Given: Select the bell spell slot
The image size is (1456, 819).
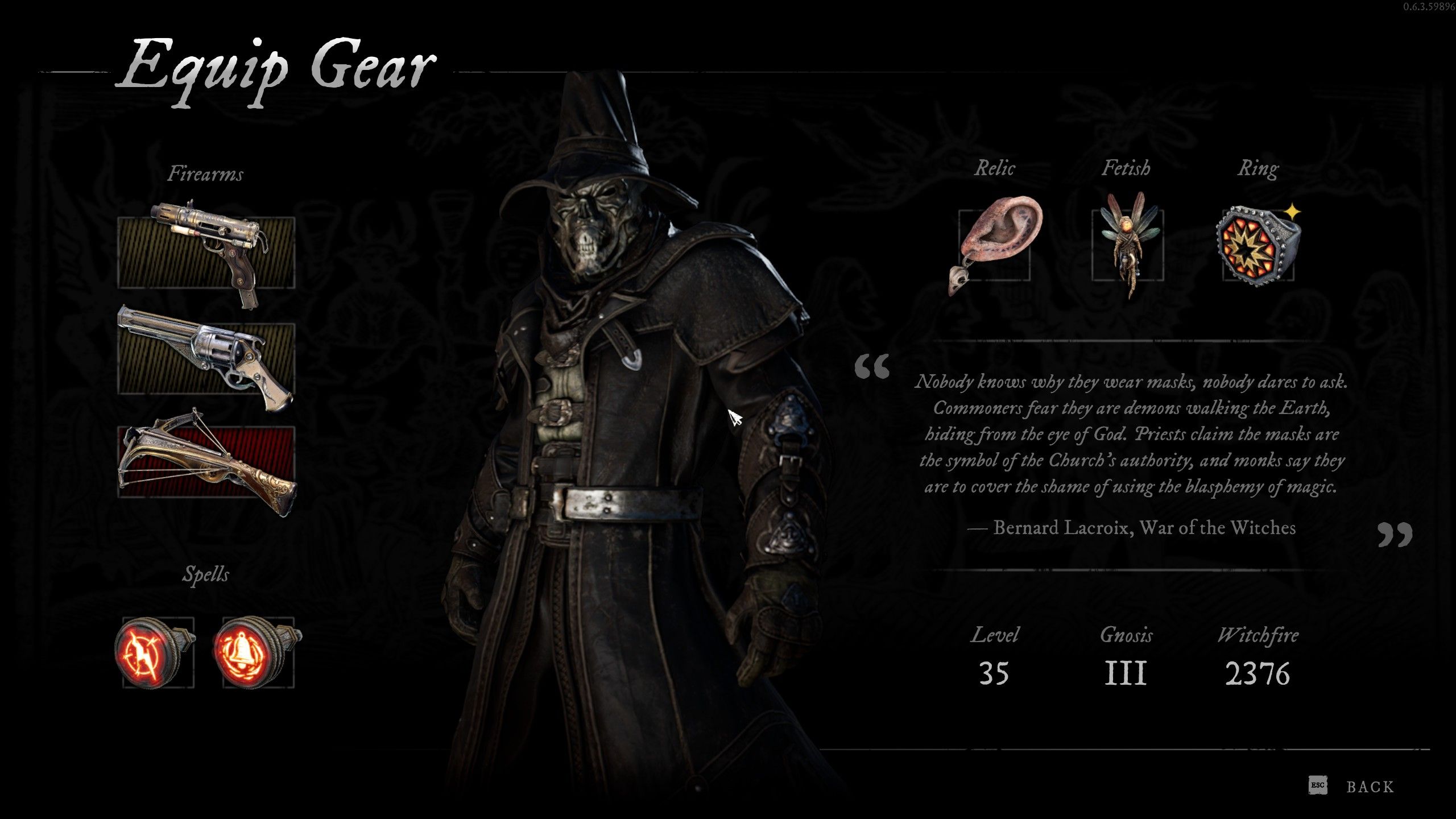Looking at the screenshot, I should 258,652.
